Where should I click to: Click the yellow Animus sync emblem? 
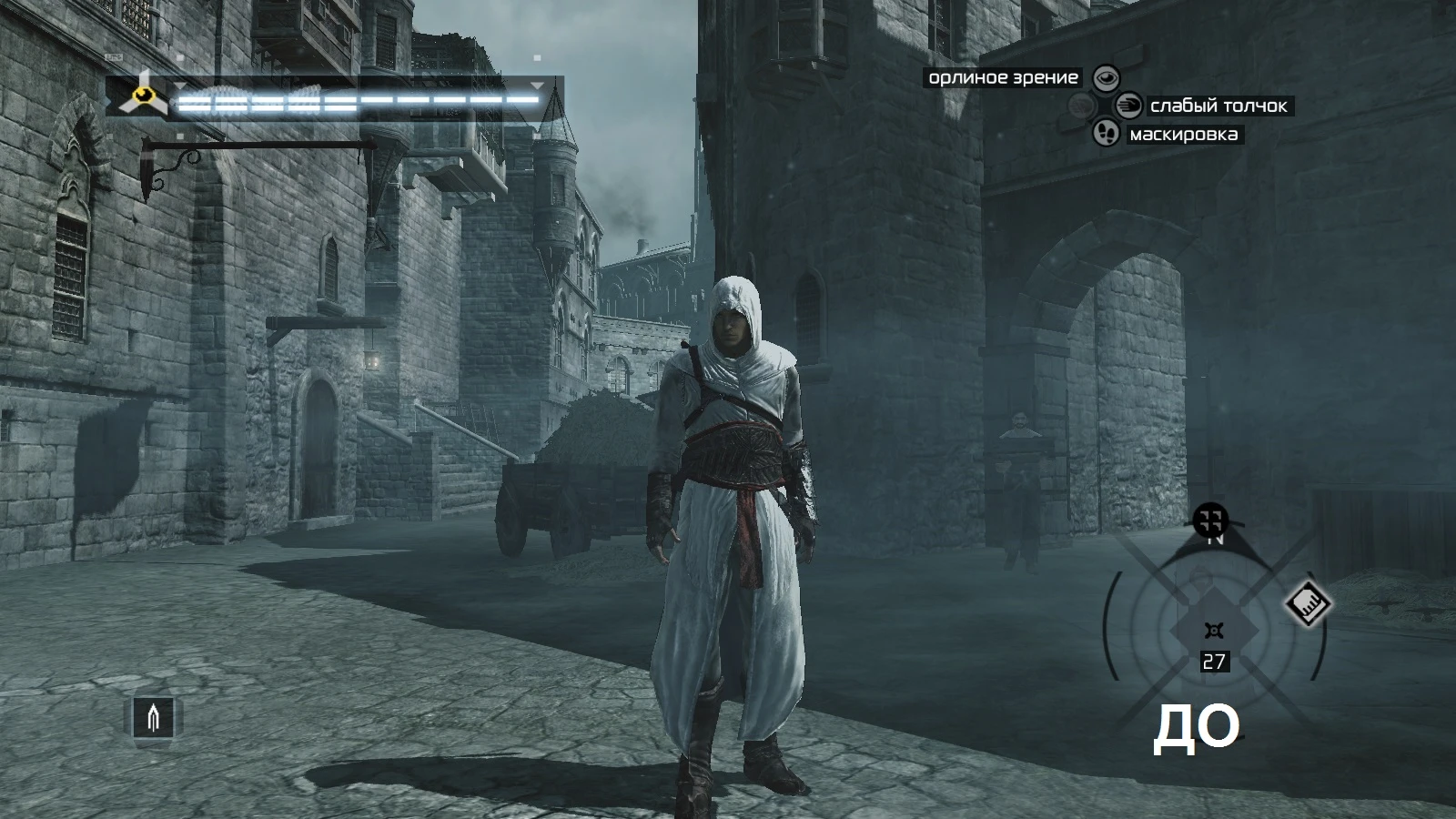tap(142, 96)
